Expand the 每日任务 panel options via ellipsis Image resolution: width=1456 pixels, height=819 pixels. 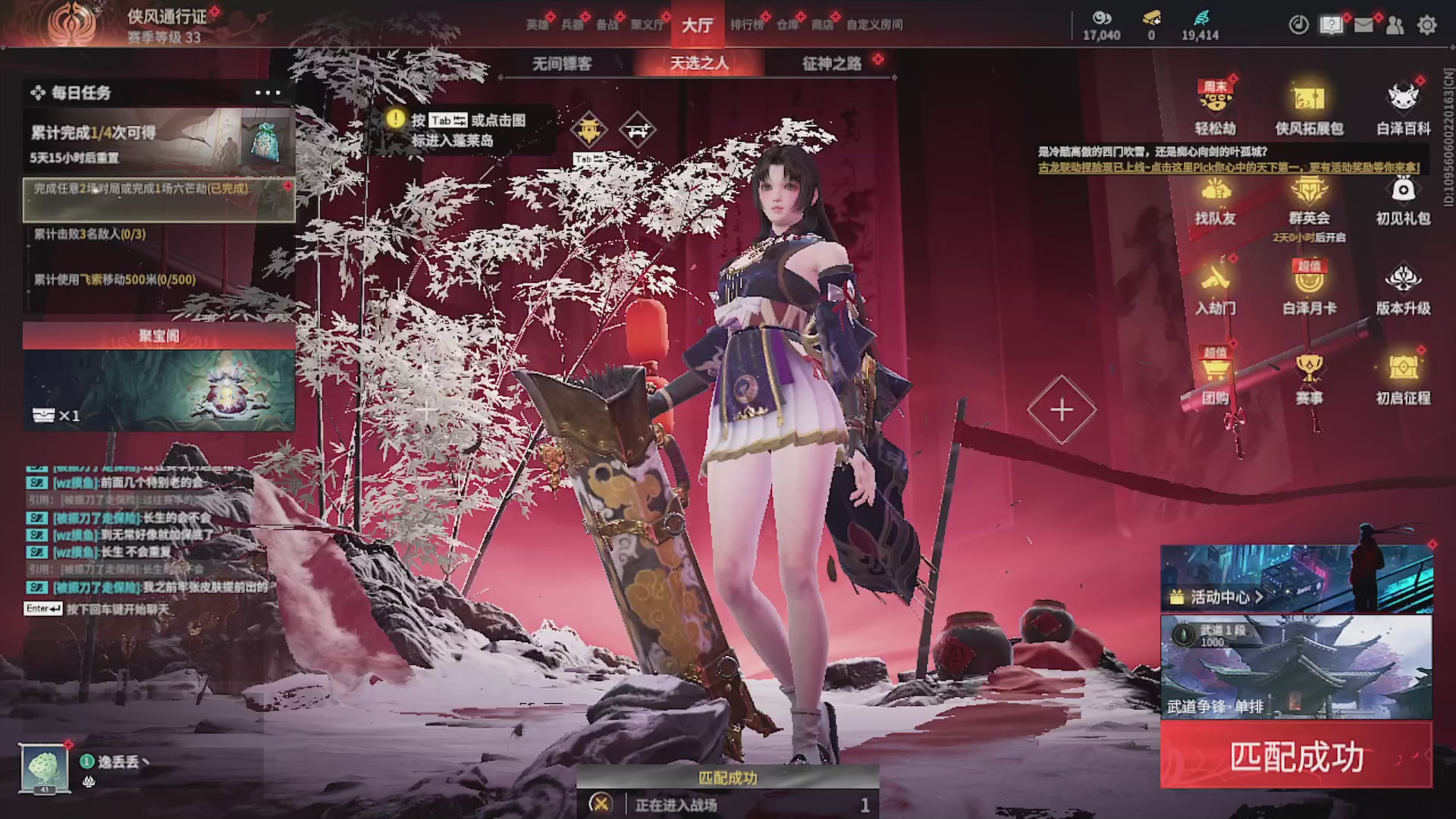[266, 92]
